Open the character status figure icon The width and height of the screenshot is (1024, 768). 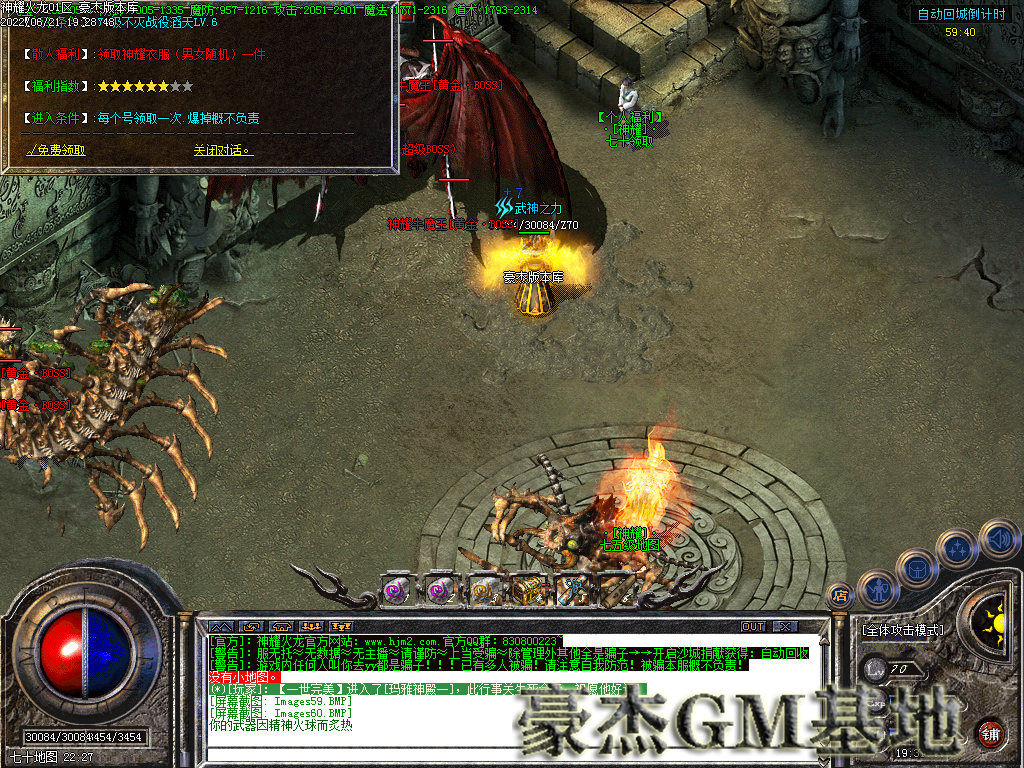[877, 588]
